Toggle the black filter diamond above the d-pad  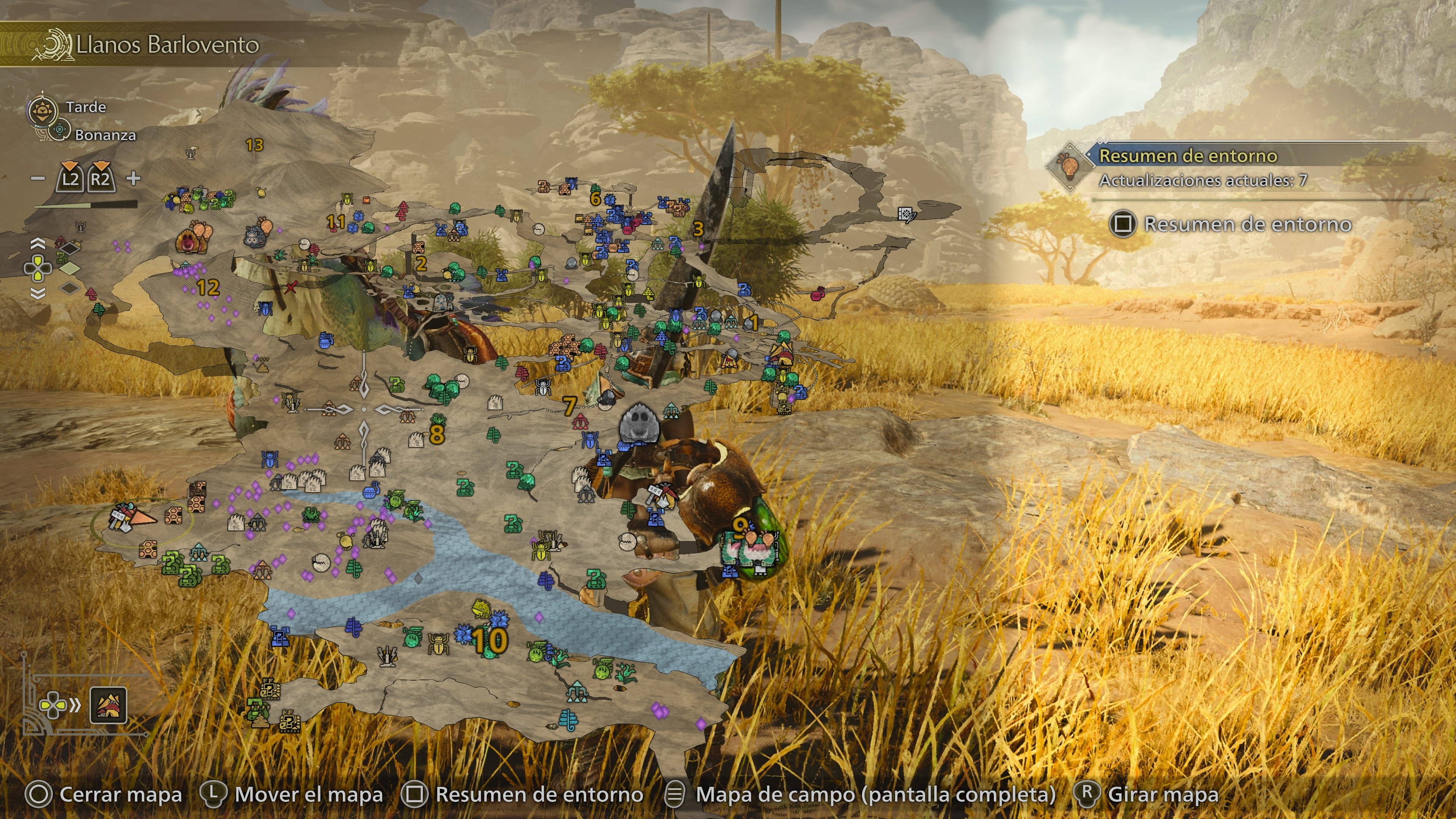point(70,249)
